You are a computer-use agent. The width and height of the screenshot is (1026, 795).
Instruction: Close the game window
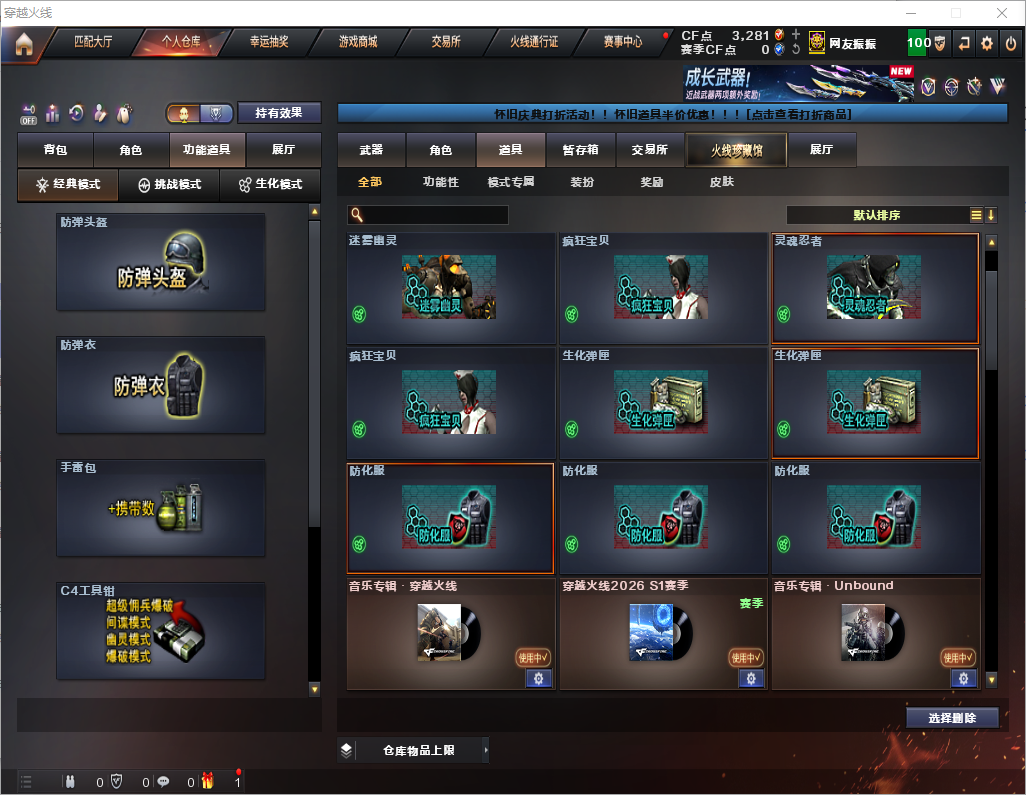pyautogui.click(x=1002, y=13)
